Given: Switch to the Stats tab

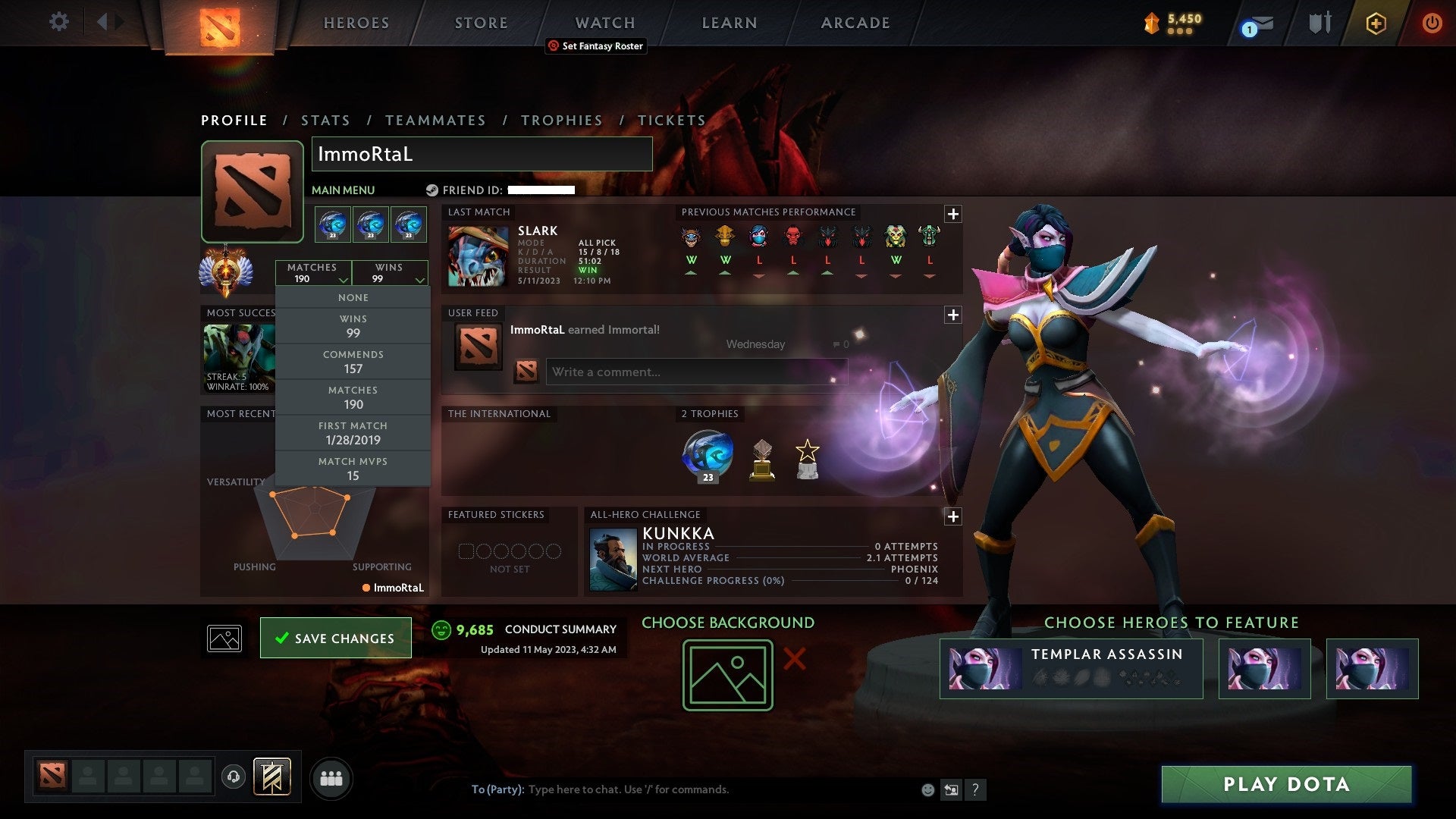Looking at the screenshot, I should tap(325, 120).
